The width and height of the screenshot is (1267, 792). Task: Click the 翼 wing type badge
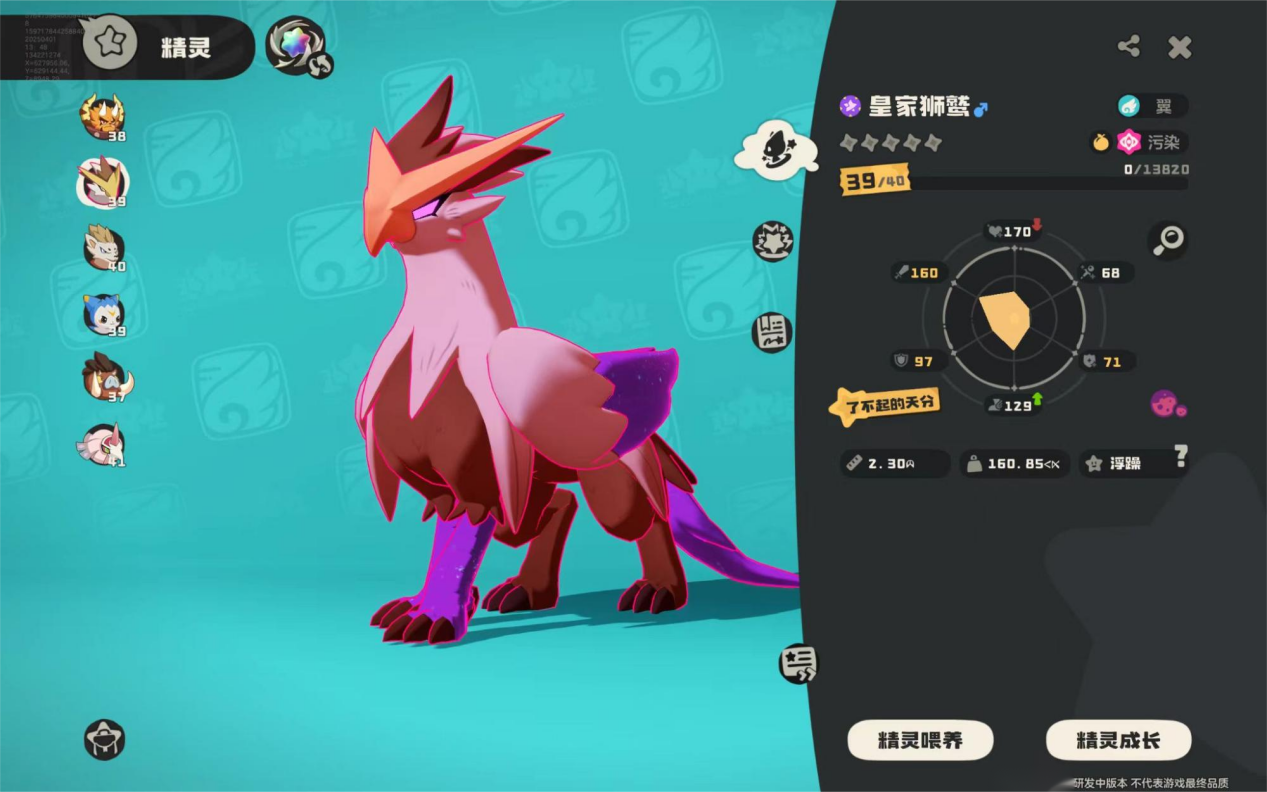[x=1153, y=106]
